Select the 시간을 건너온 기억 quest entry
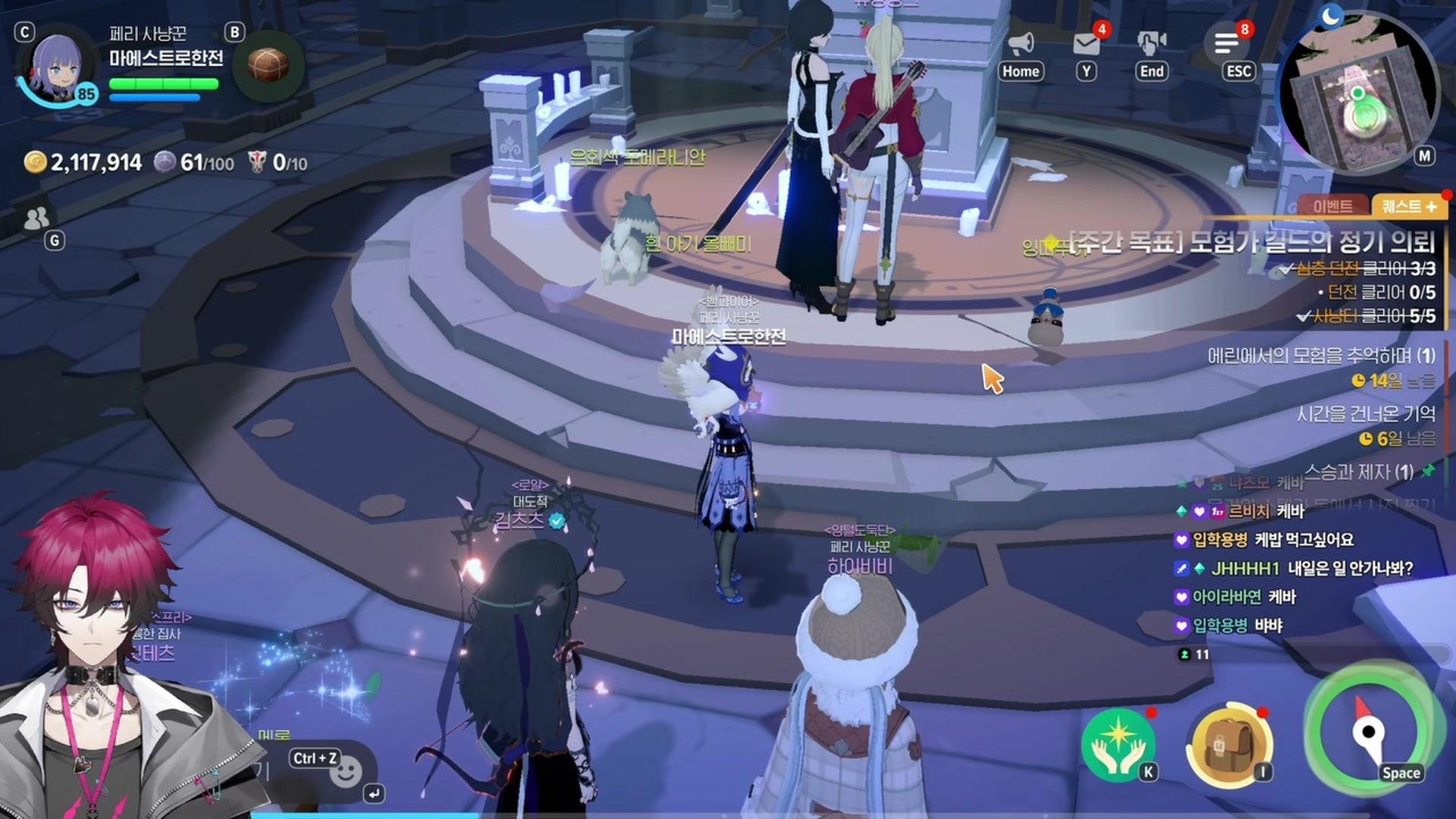The width and height of the screenshot is (1456, 819). pyautogui.click(x=1365, y=414)
